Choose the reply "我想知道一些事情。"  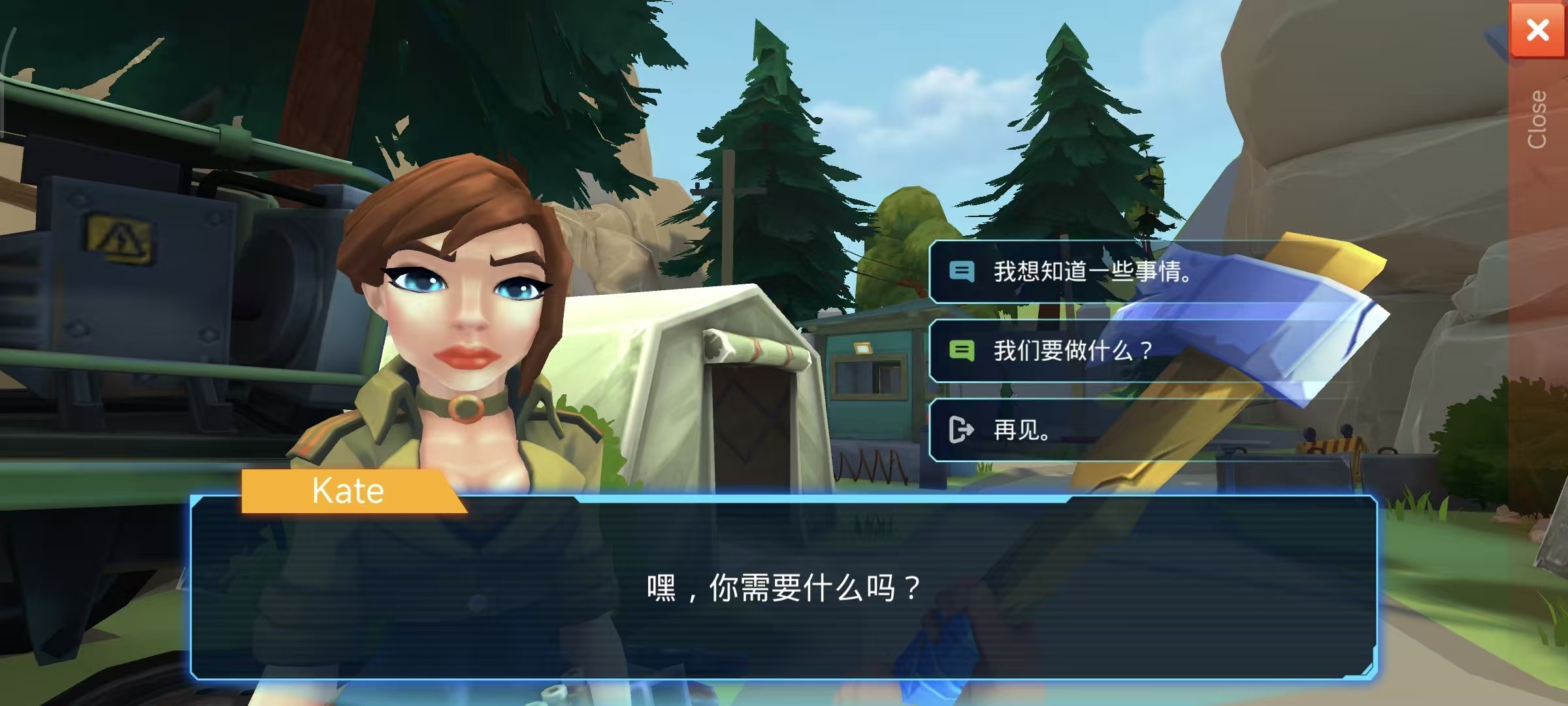pos(1091,271)
